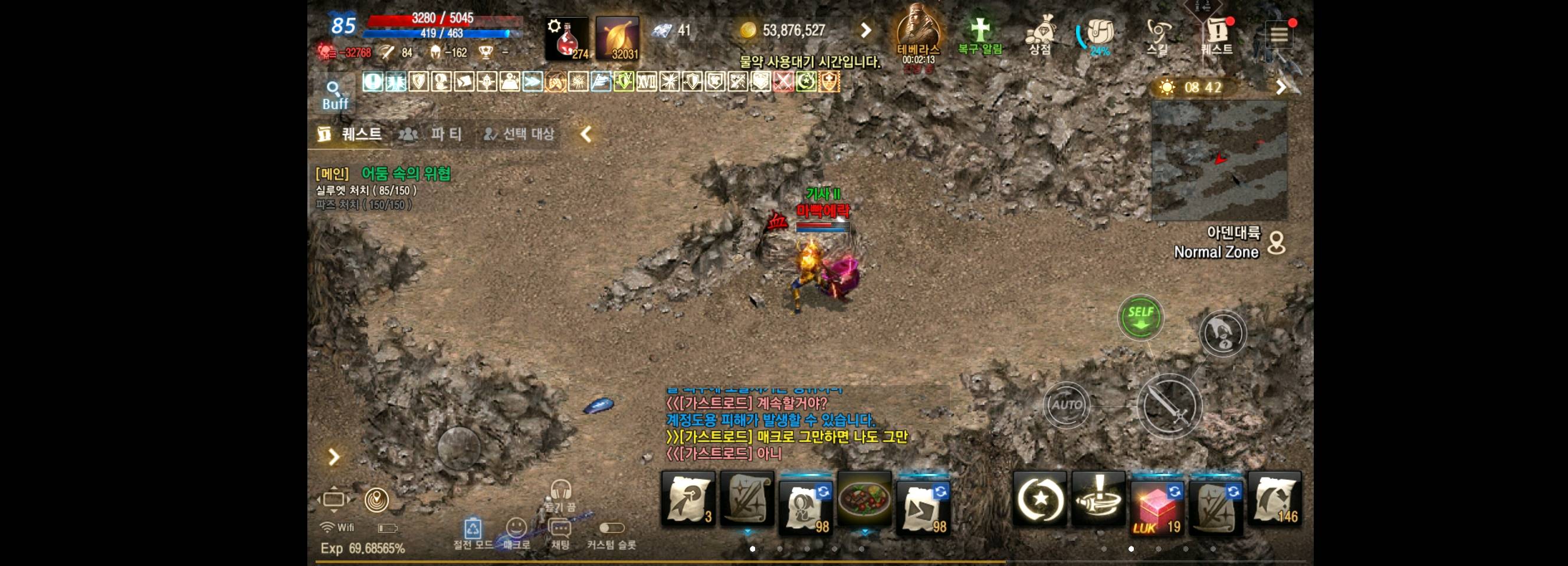Use the HP potion quick slot showing 274
The width and height of the screenshot is (1568, 566).
pos(568,38)
